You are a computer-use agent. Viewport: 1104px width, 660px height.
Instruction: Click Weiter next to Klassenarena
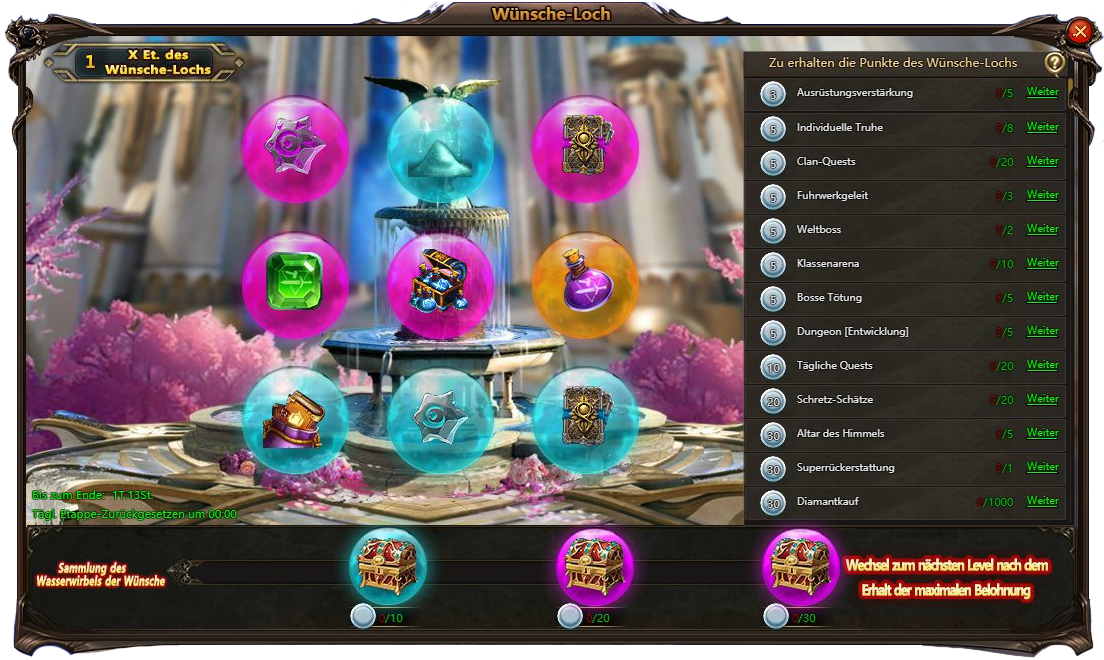tap(1042, 263)
